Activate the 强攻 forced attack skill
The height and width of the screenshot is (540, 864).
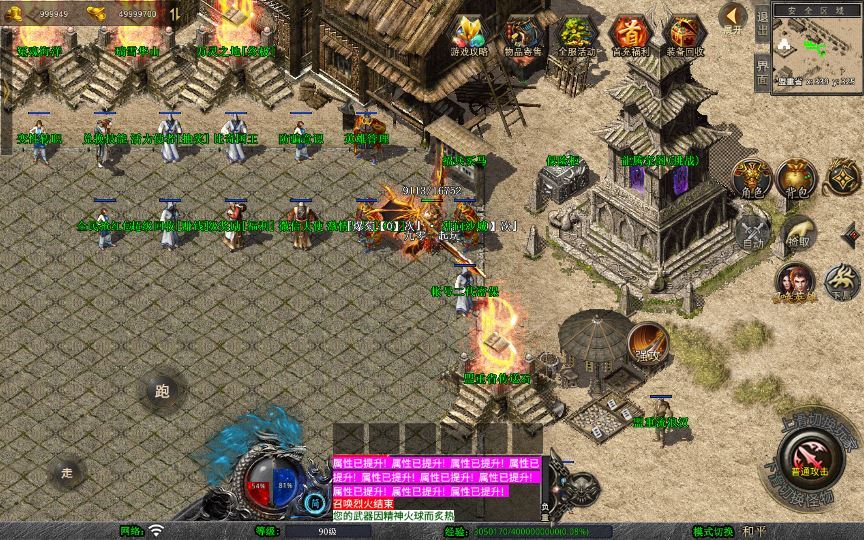648,343
